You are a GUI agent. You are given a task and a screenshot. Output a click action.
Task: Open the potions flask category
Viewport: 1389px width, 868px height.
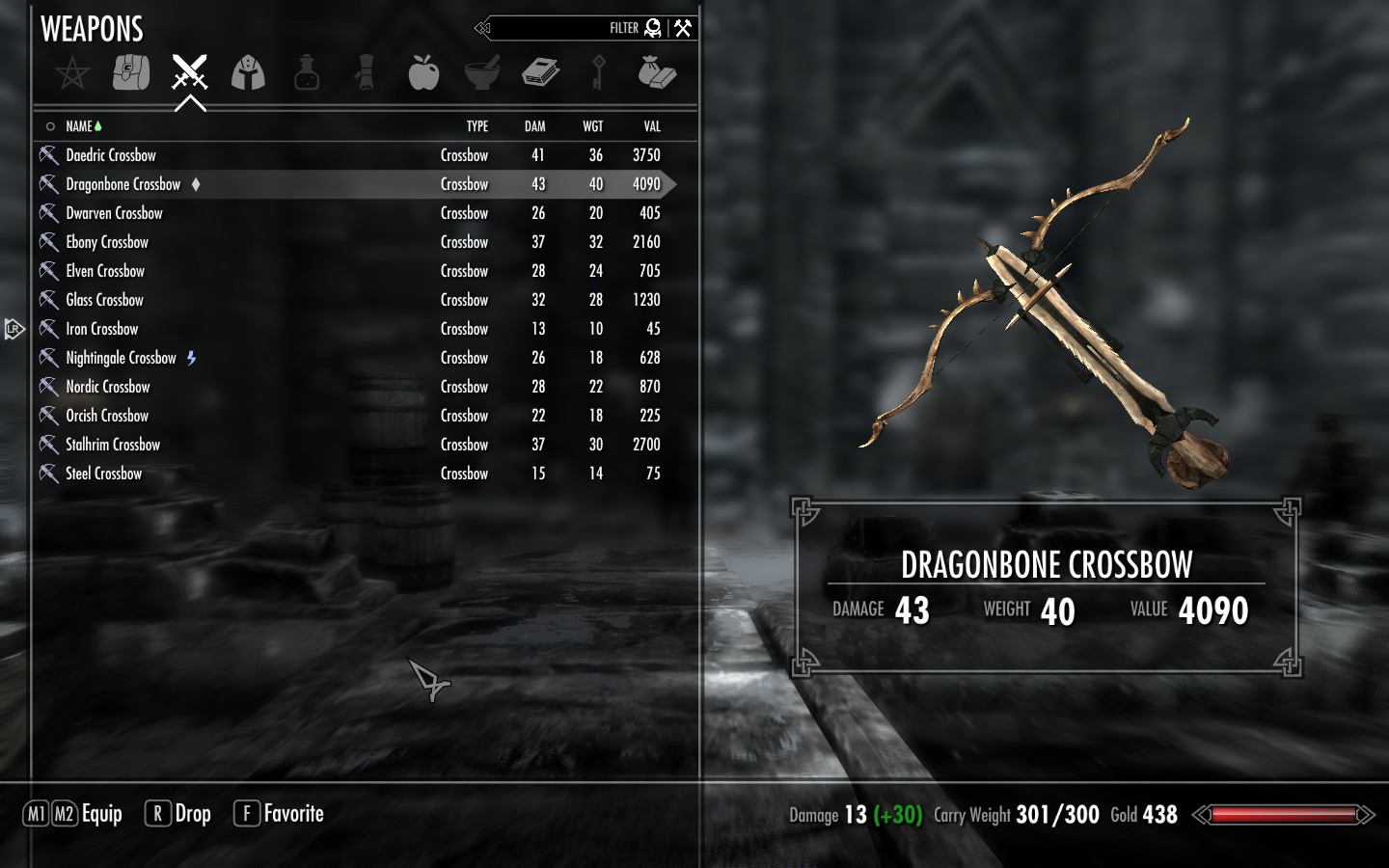pos(307,72)
